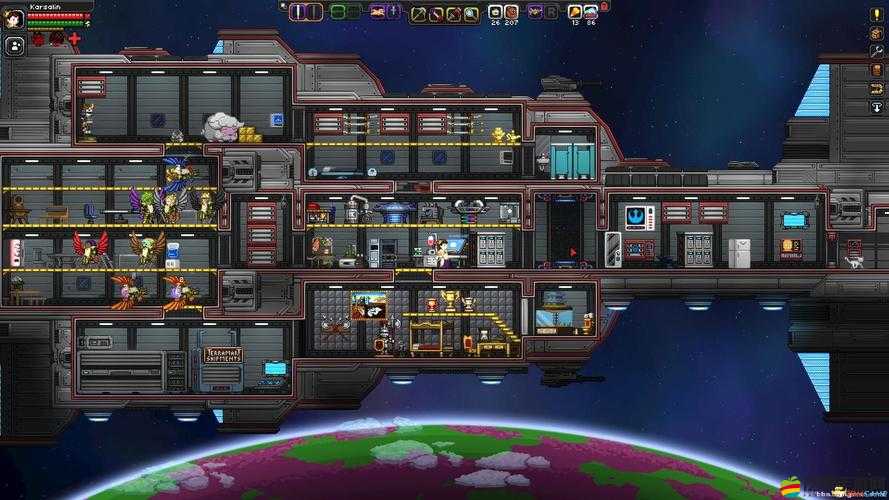Choose the first hotbar slot

(x=299, y=12)
